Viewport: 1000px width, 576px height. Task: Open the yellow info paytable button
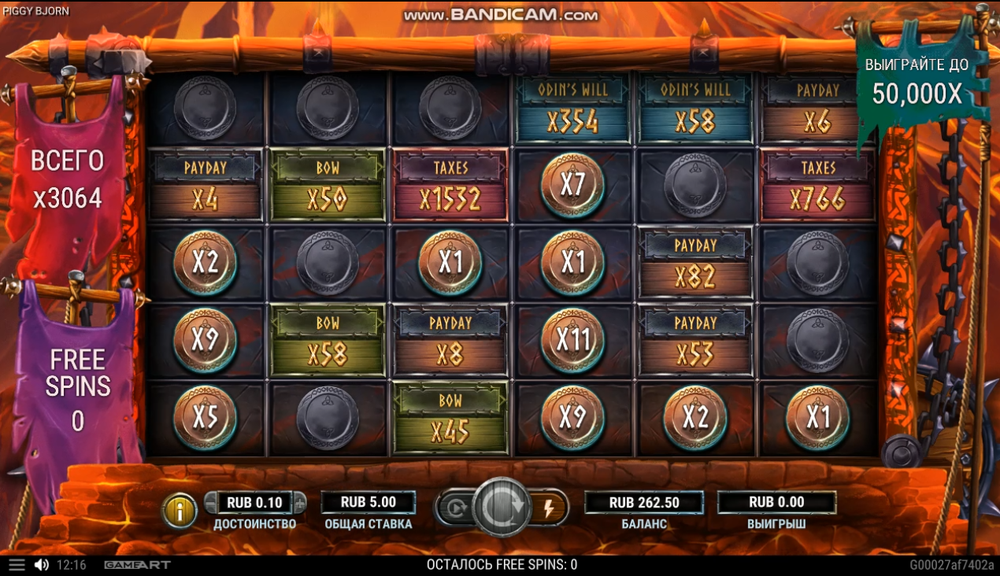(x=180, y=510)
